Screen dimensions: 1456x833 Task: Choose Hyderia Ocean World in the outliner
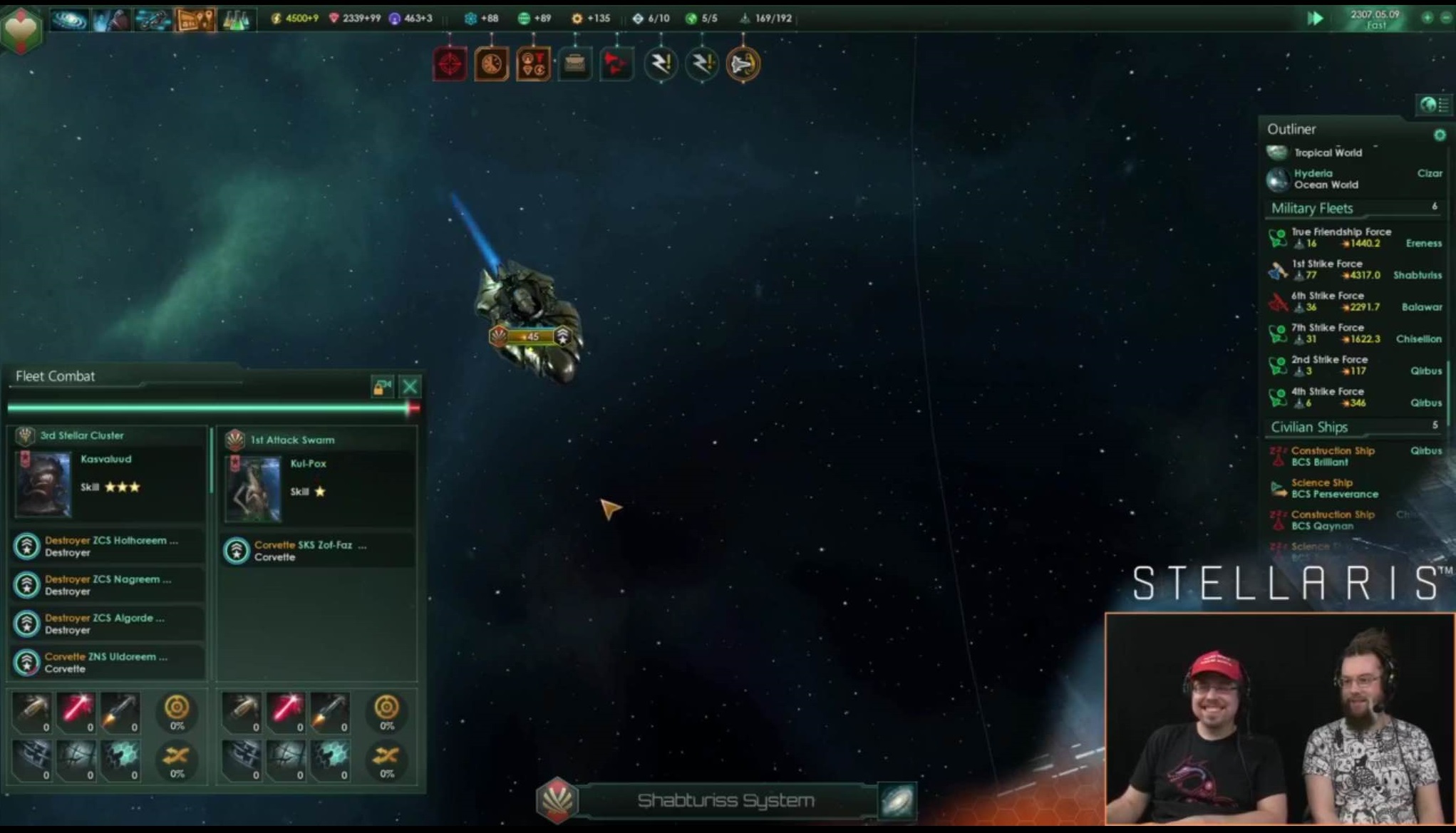[1326, 179]
